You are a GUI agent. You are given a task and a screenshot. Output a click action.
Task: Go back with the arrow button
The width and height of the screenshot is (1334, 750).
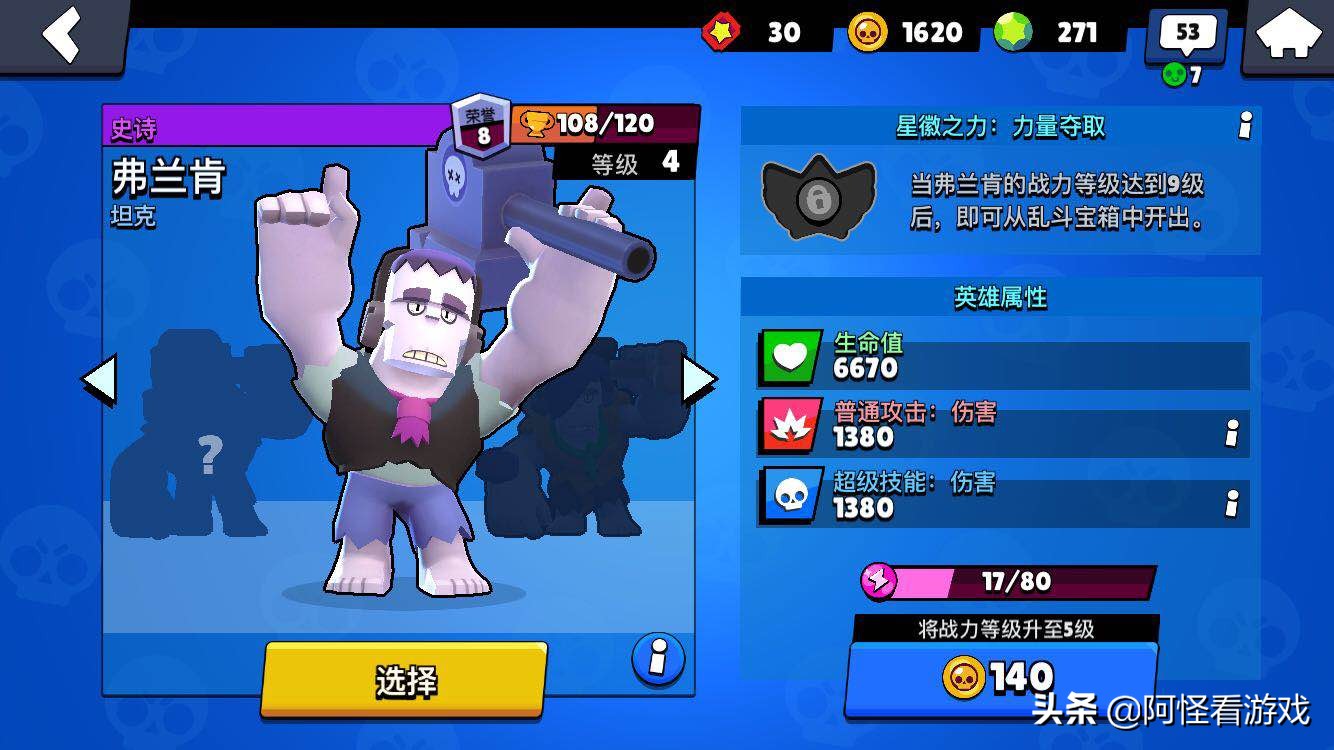point(62,35)
